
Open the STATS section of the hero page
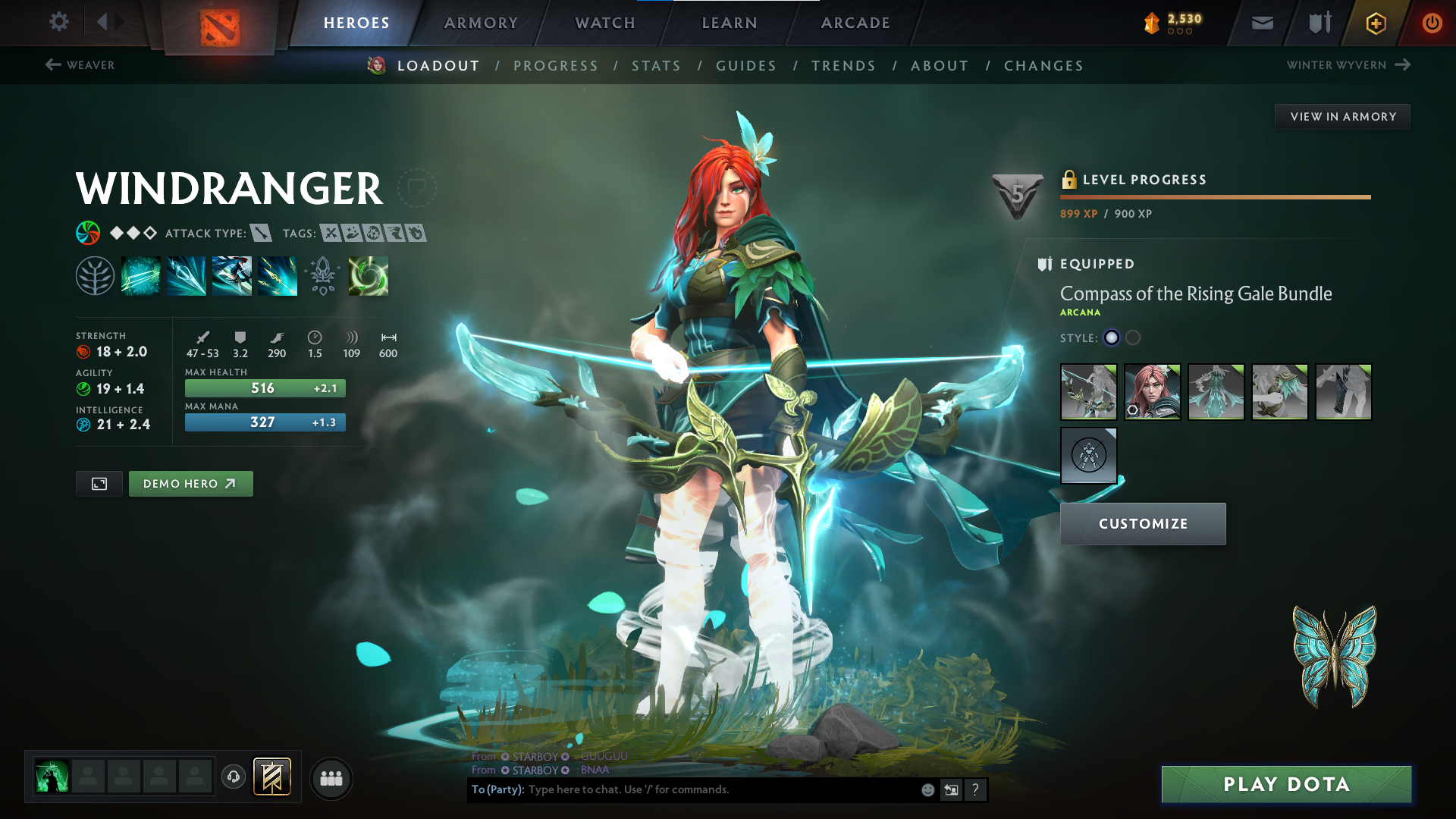click(656, 65)
